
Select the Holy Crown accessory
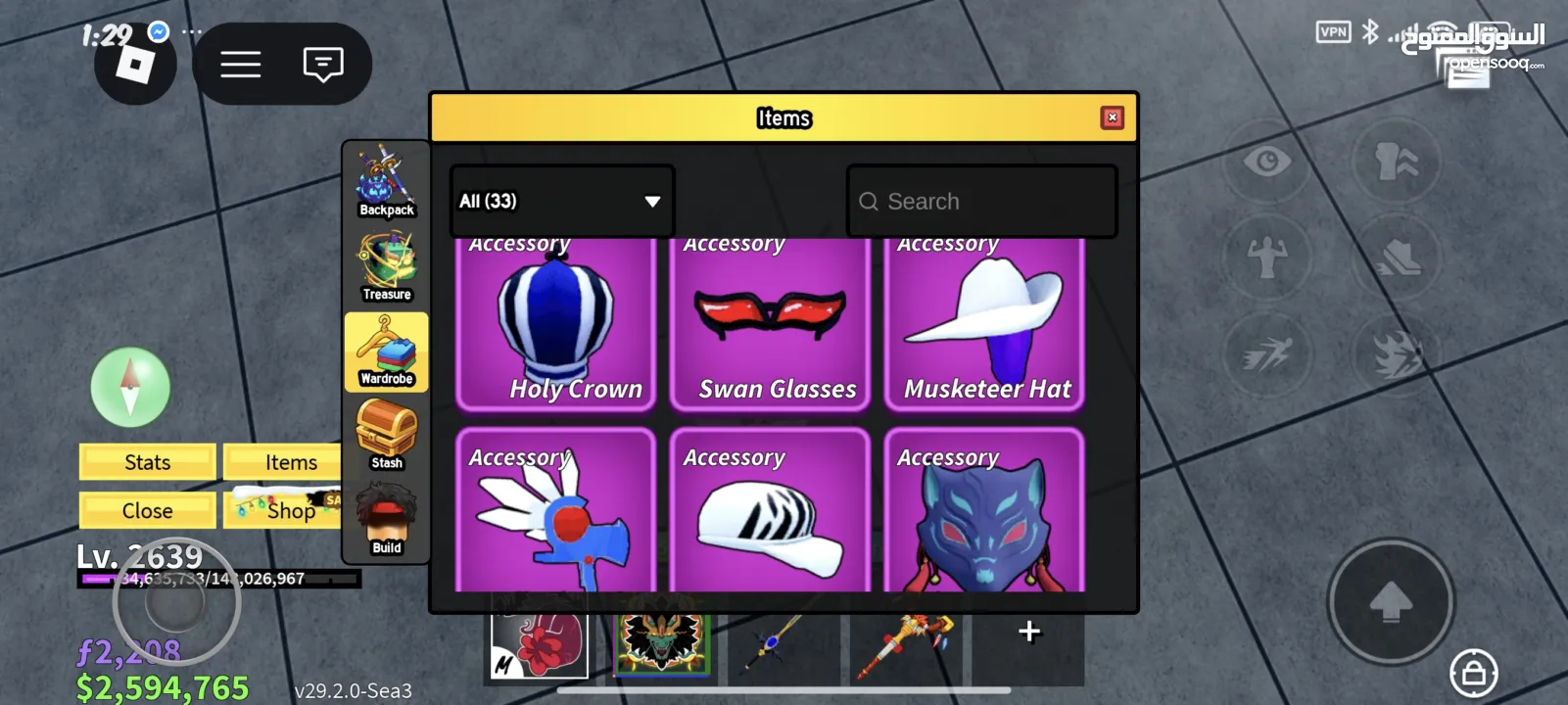click(556, 323)
